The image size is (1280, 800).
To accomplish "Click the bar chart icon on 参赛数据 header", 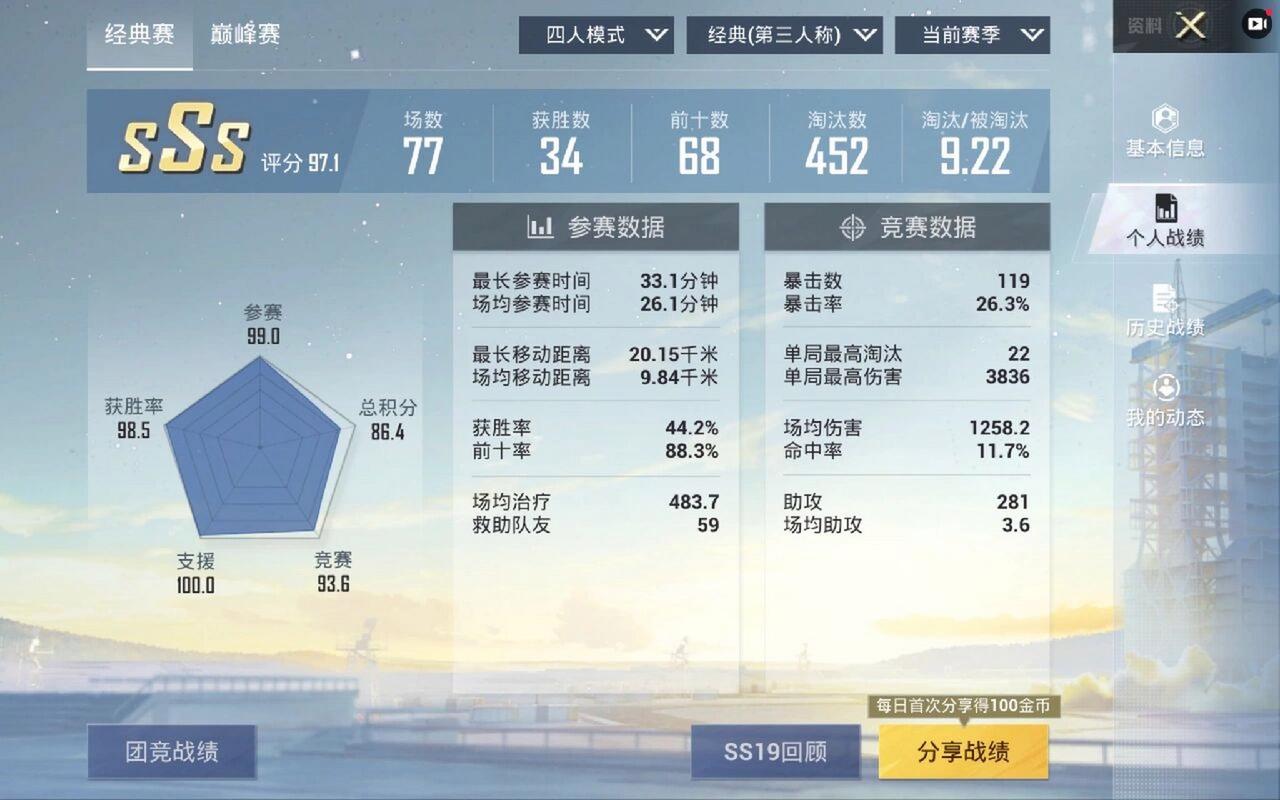I will 541,227.
